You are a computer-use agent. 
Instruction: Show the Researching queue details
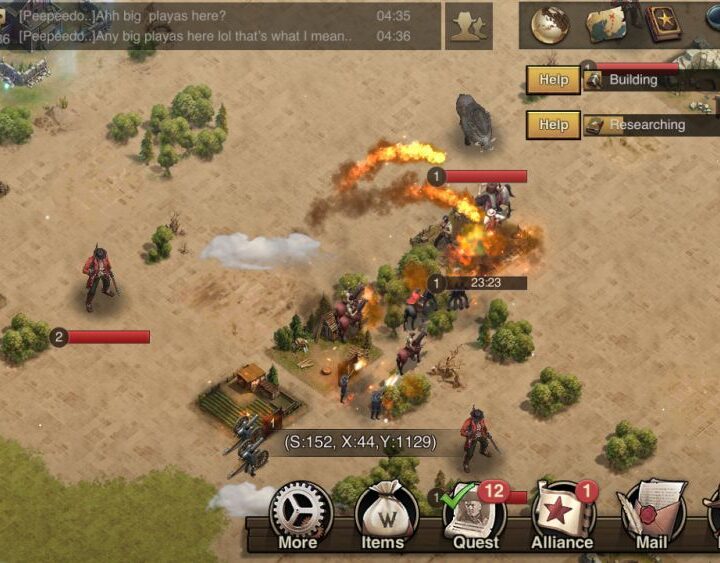coord(648,125)
